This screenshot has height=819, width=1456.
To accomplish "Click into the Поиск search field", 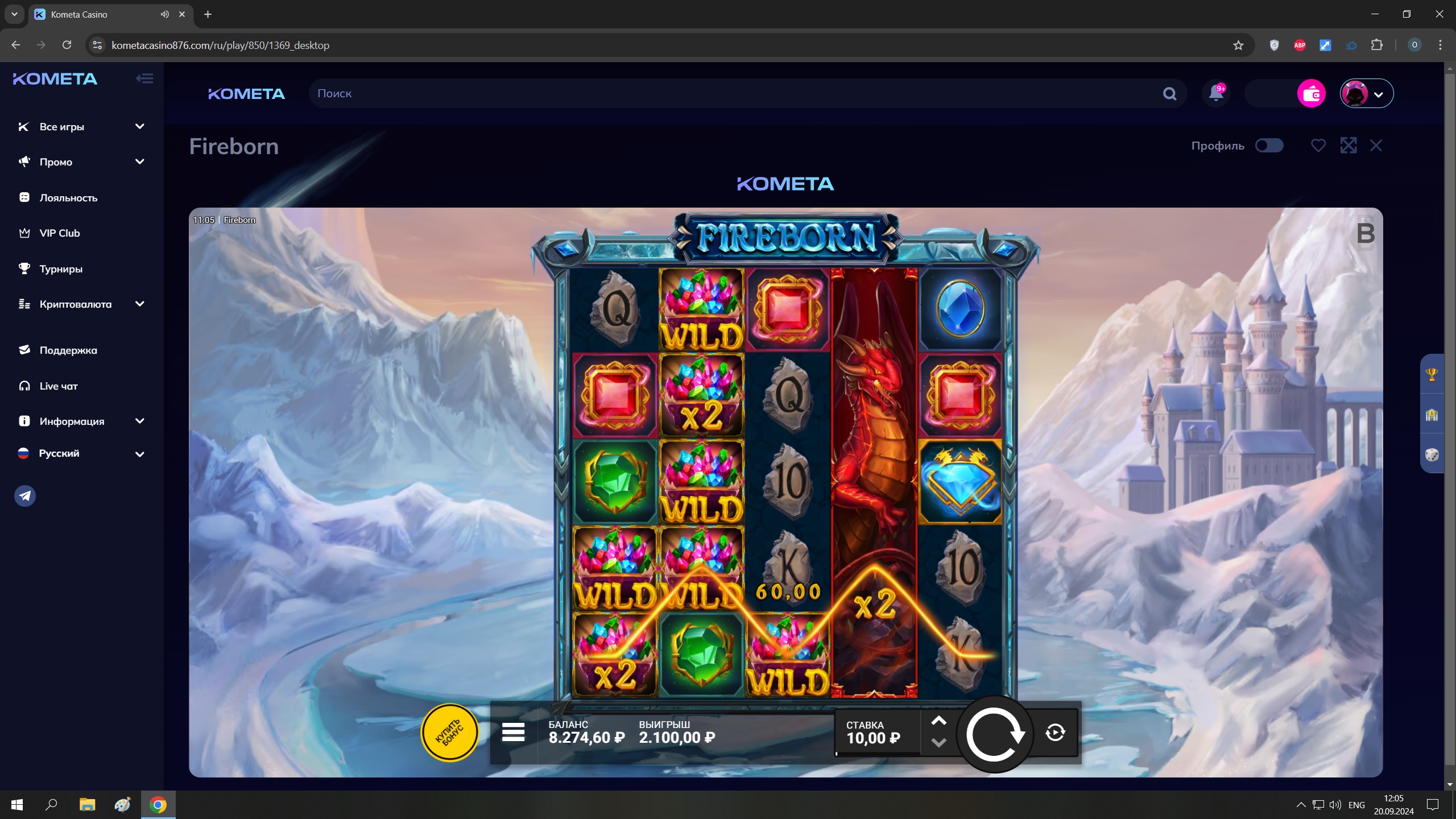I will (734, 94).
